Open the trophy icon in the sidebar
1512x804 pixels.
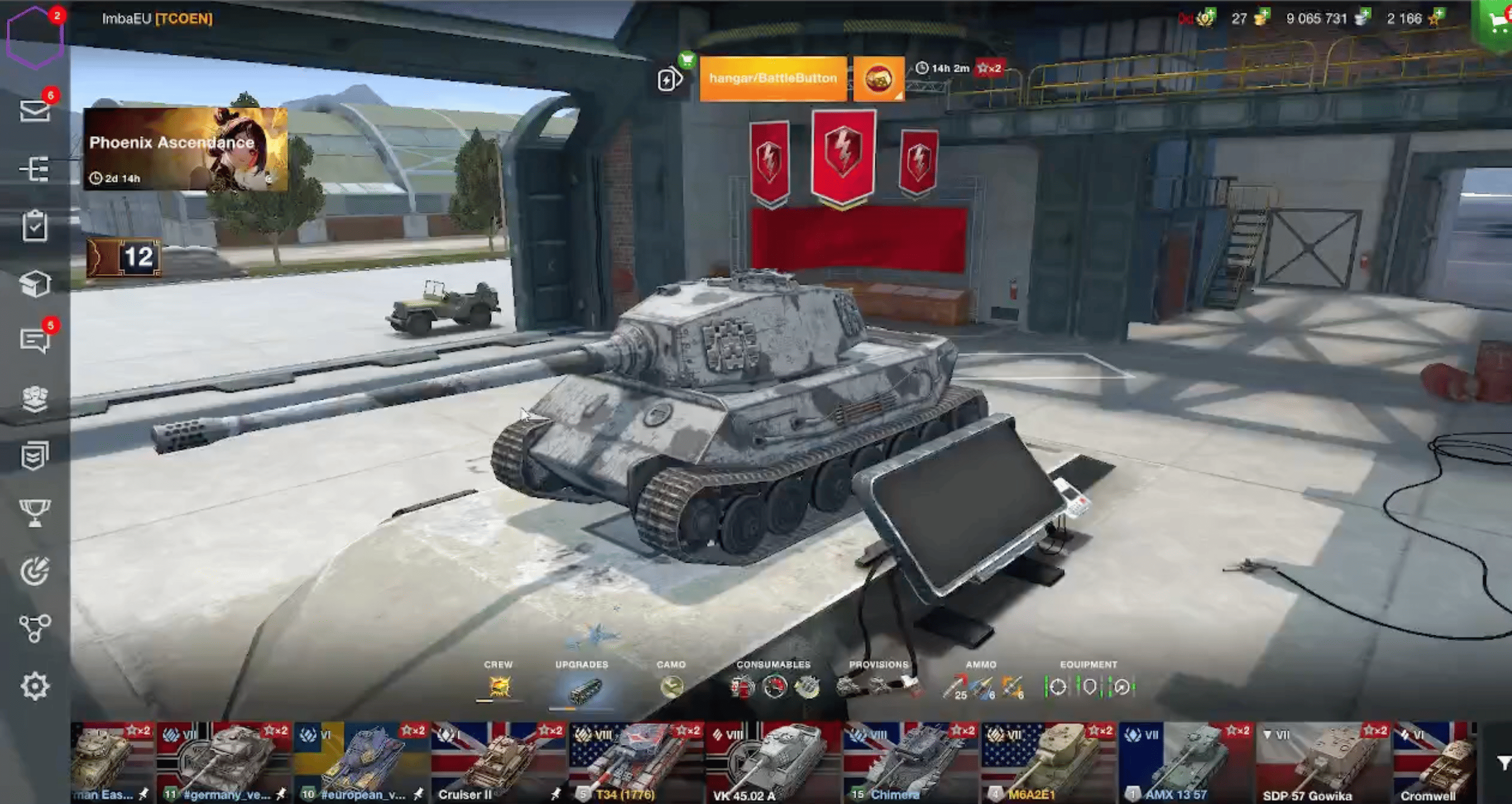click(x=35, y=513)
